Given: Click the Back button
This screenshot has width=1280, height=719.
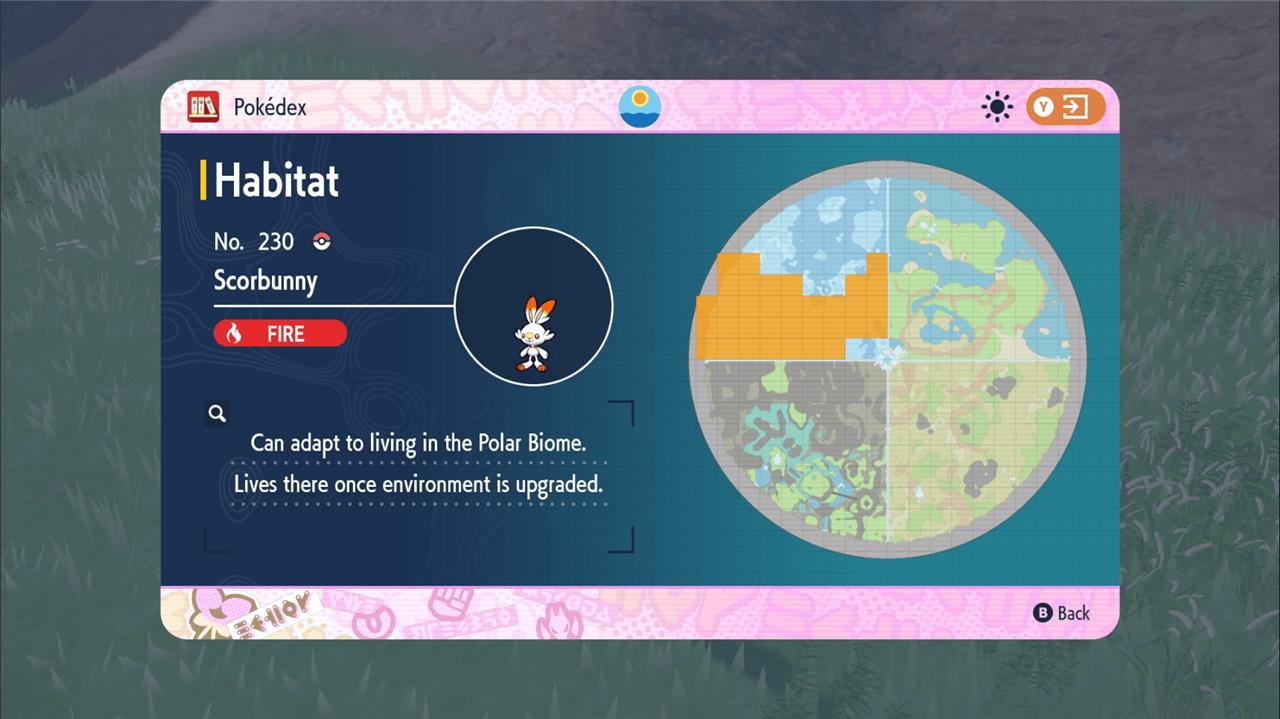Looking at the screenshot, I should [x=1061, y=613].
